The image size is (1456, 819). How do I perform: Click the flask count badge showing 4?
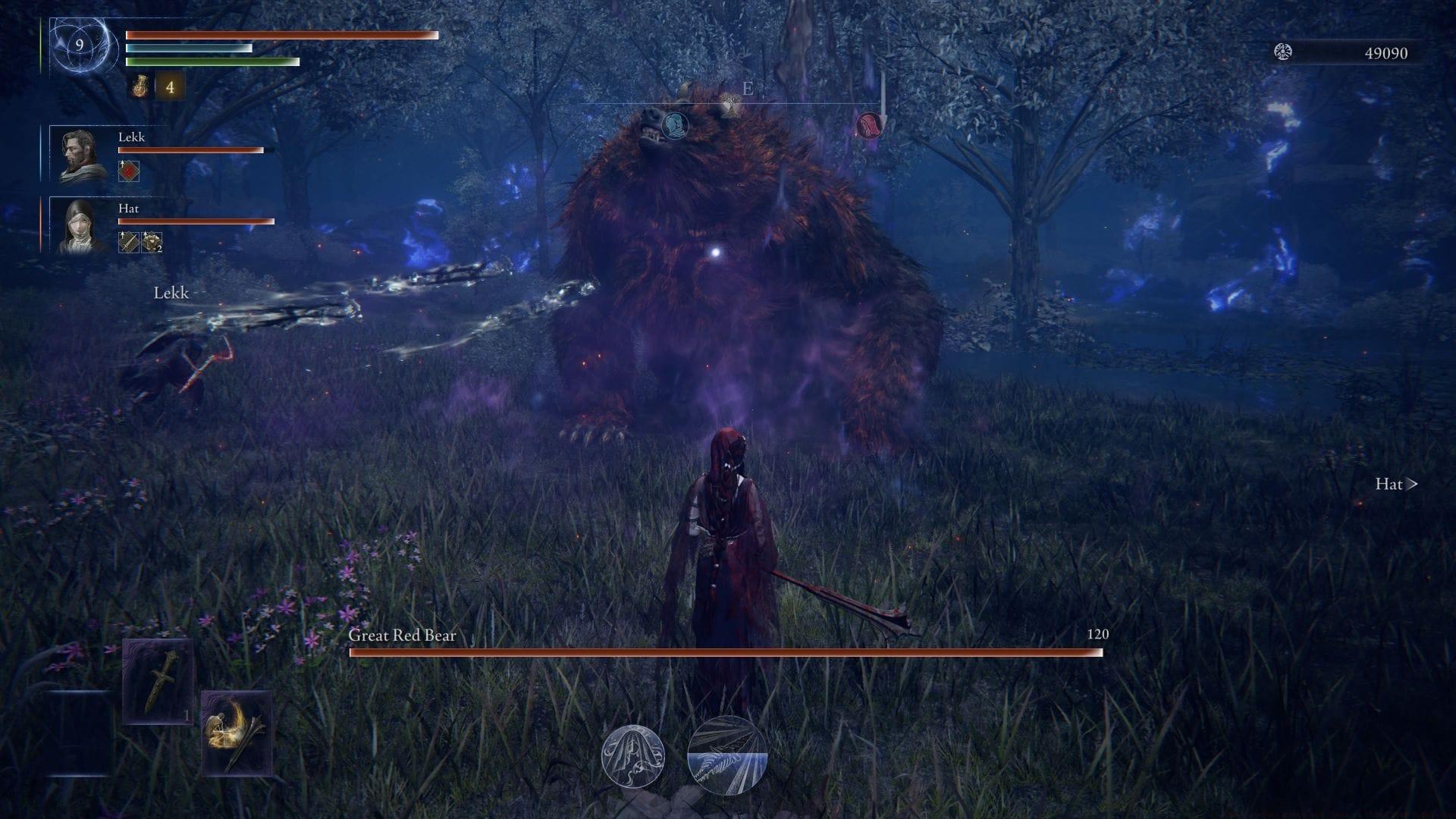(171, 87)
